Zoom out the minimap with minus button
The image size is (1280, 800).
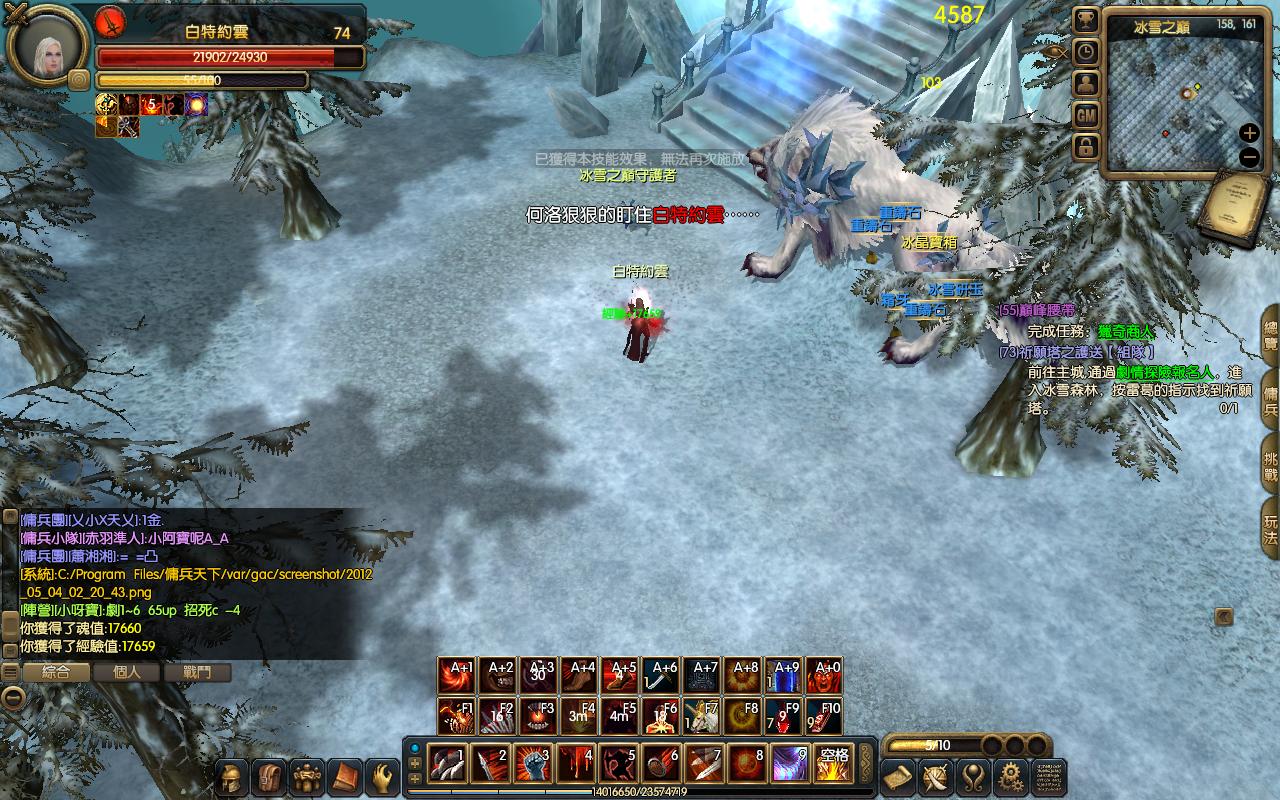(1249, 157)
